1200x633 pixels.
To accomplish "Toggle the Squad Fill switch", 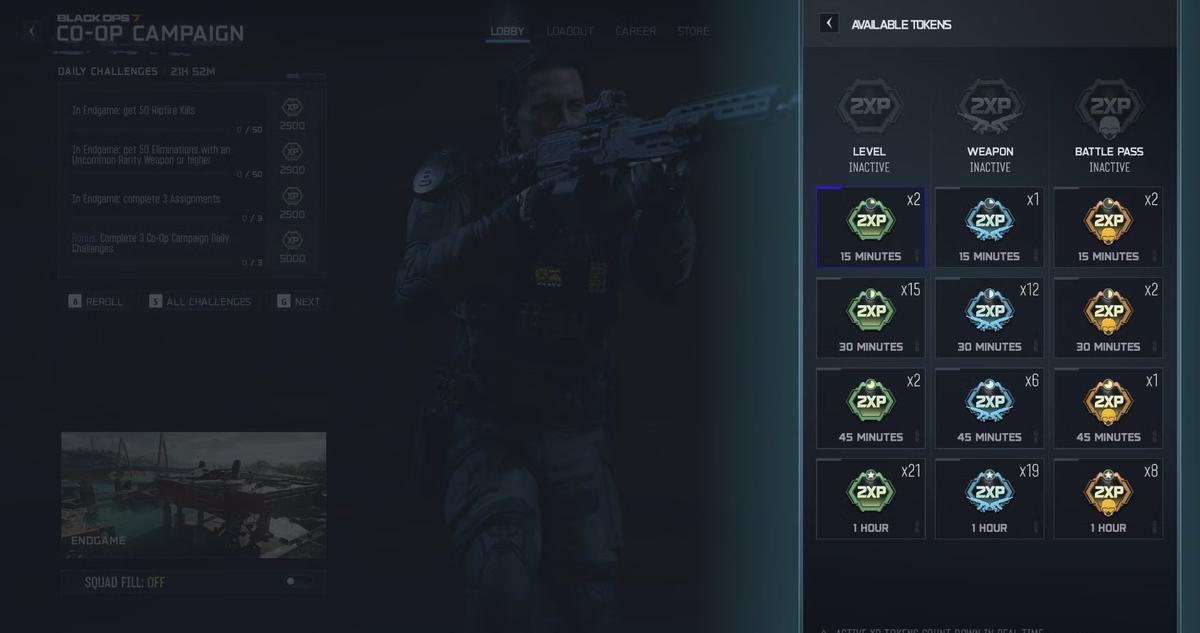I will (297, 581).
